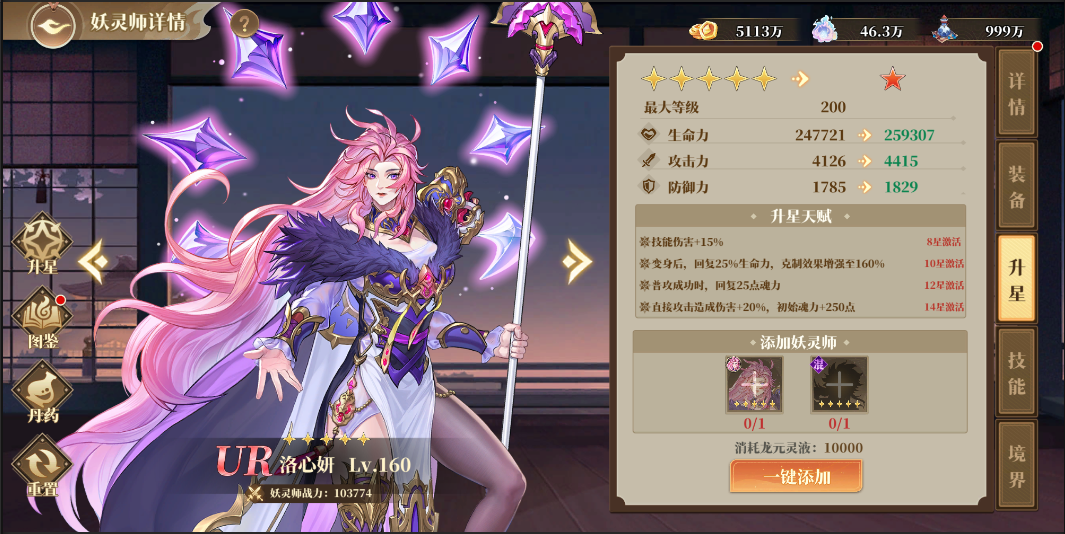Tap the white crystal currency icon
Viewport: 1065px width, 534px height.
point(827,30)
